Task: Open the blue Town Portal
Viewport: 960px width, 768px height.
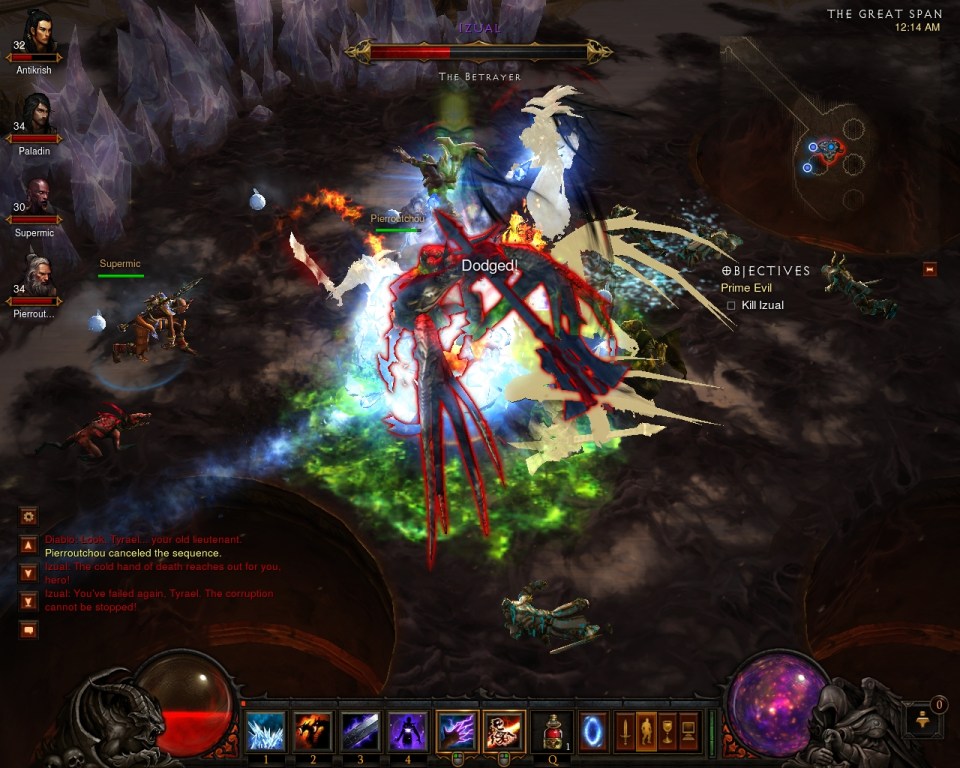Action: click(593, 731)
